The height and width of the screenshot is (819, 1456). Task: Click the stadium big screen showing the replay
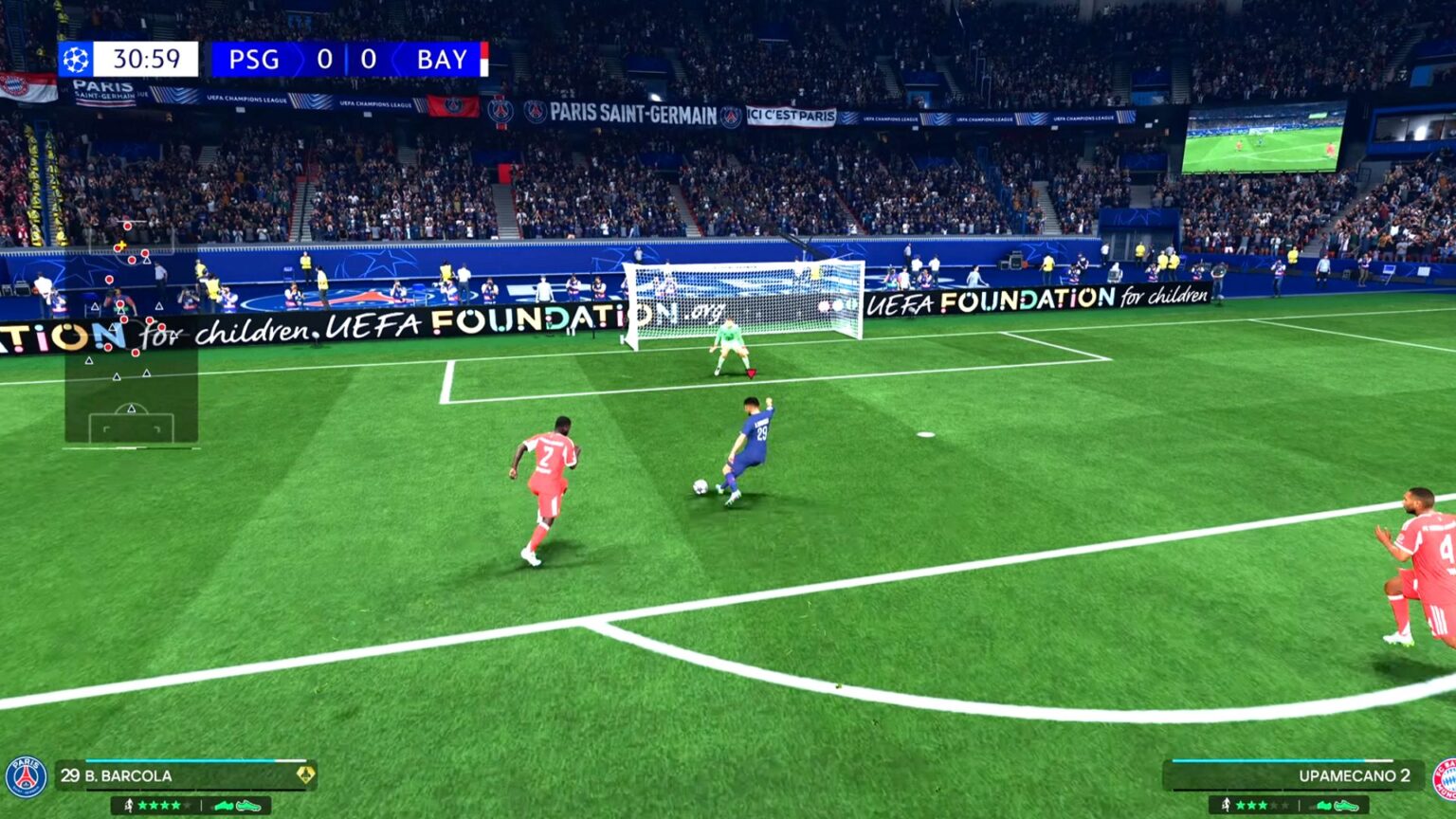pos(1265,142)
